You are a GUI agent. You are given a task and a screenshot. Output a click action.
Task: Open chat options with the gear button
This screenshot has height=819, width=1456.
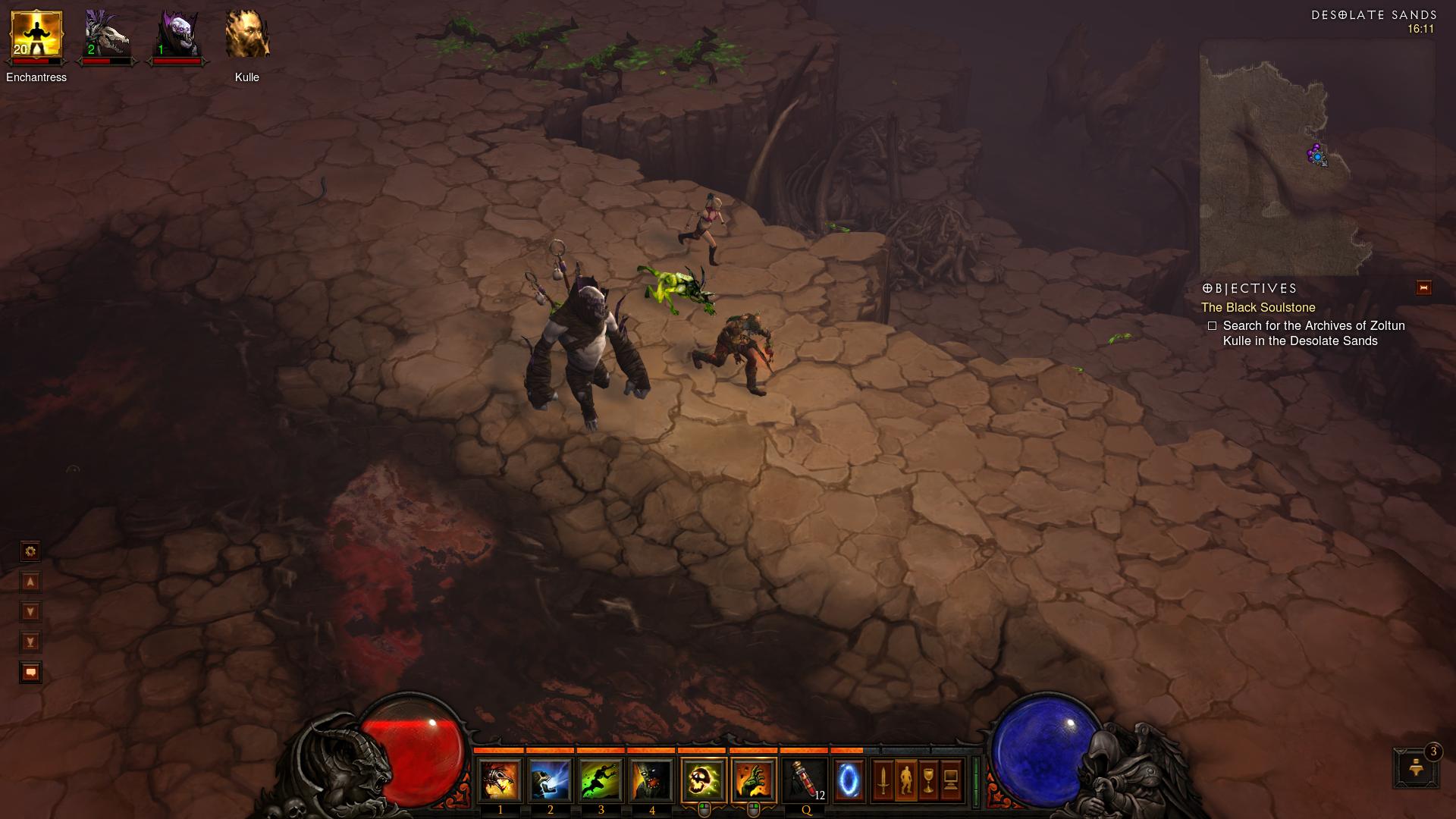[x=30, y=551]
